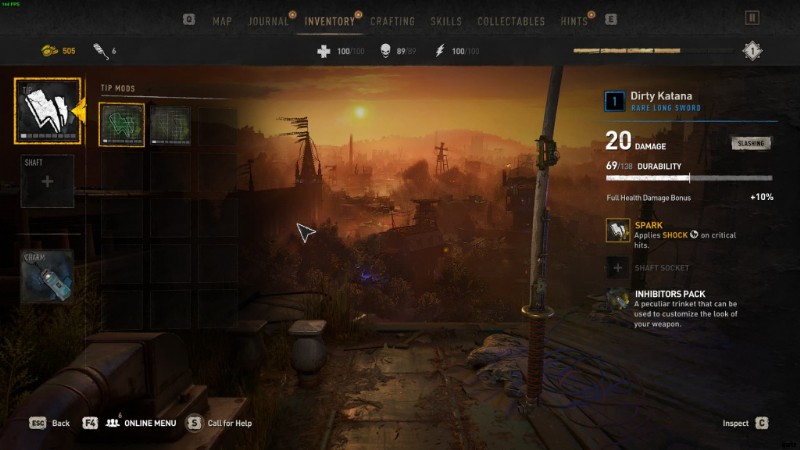Screen dimensions: 800x450
Task: Switch to the Journal tab
Action: click(267, 21)
